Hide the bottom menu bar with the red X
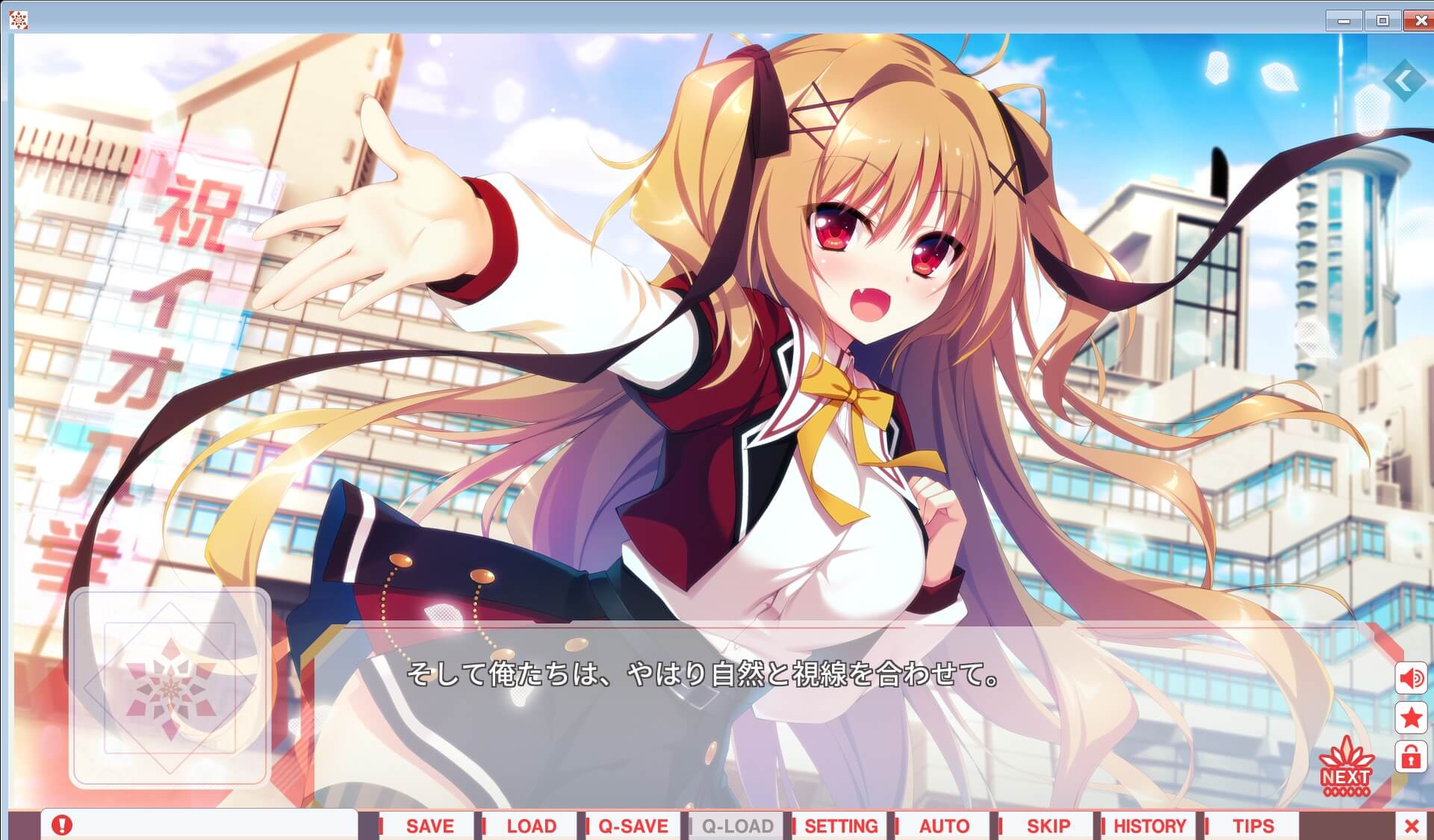 coord(1411,824)
